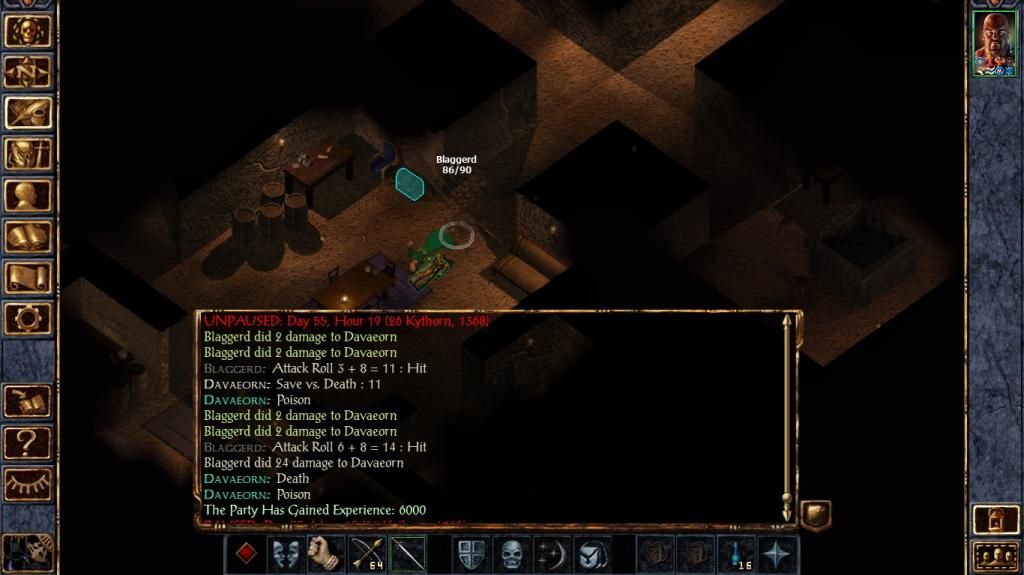Toggle the padlock button in the right sidebar
1024x575 pixels.
(x=995, y=519)
